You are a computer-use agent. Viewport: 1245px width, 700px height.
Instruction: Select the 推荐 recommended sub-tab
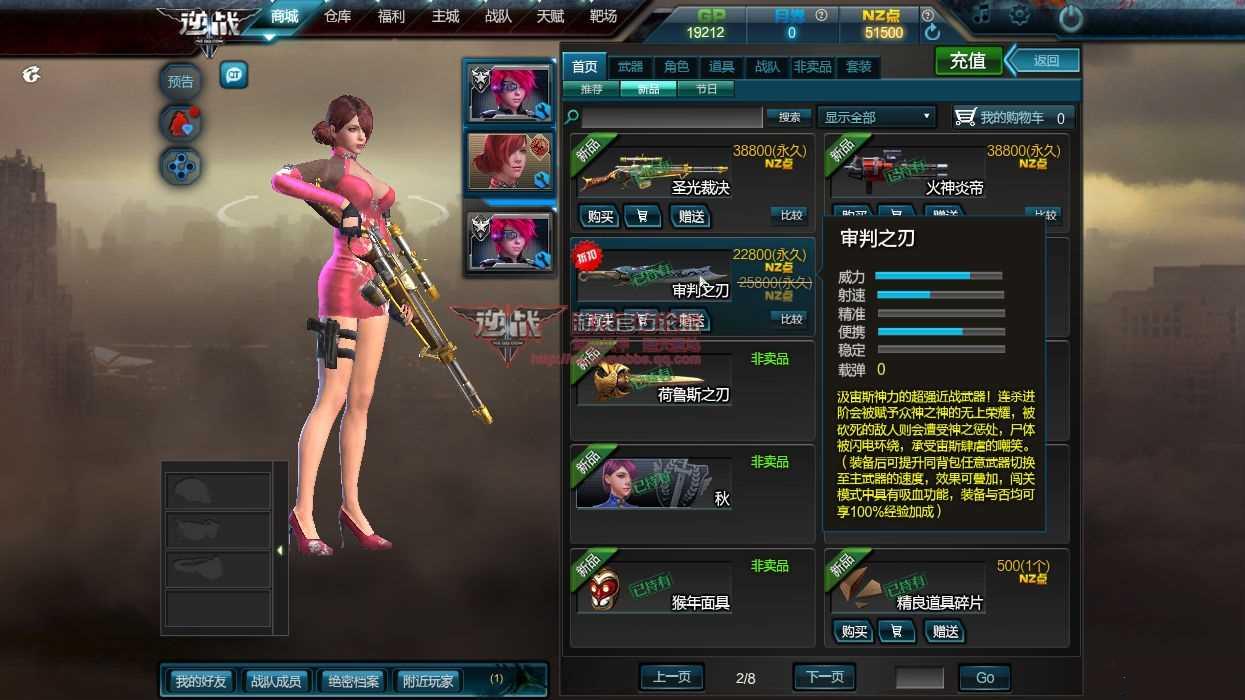tap(591, 89)
